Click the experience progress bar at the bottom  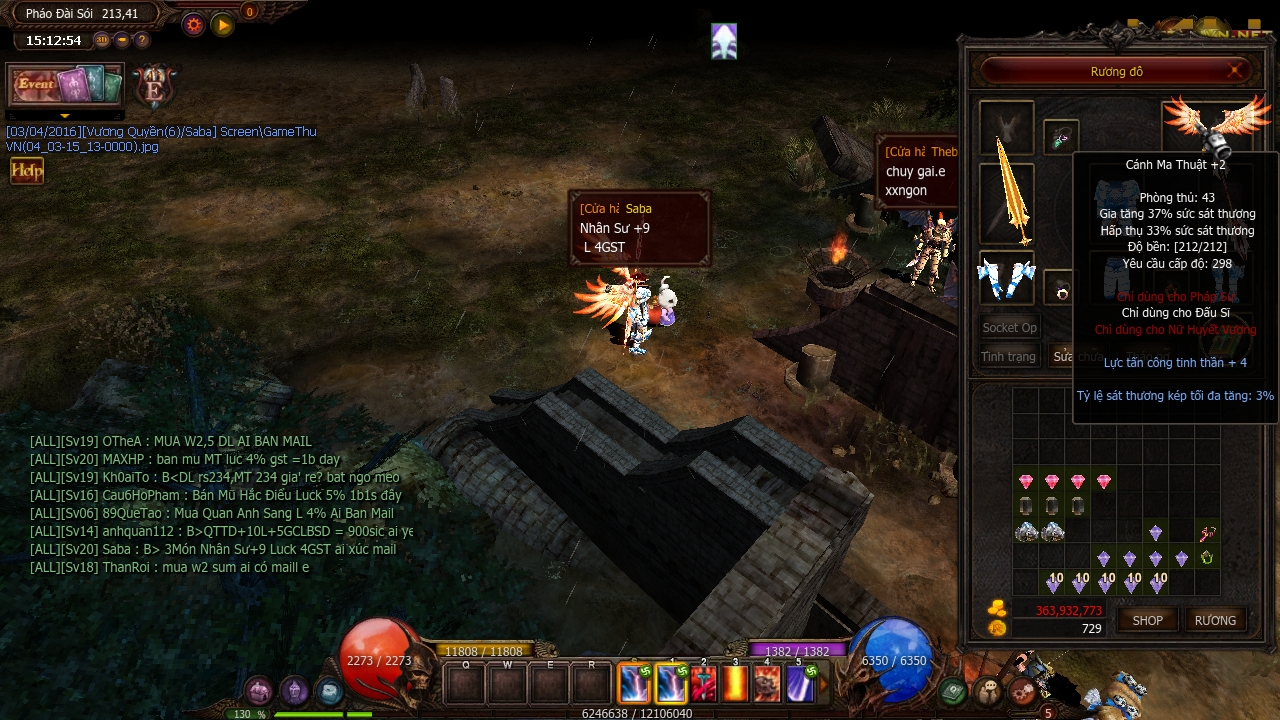[640, 713]
